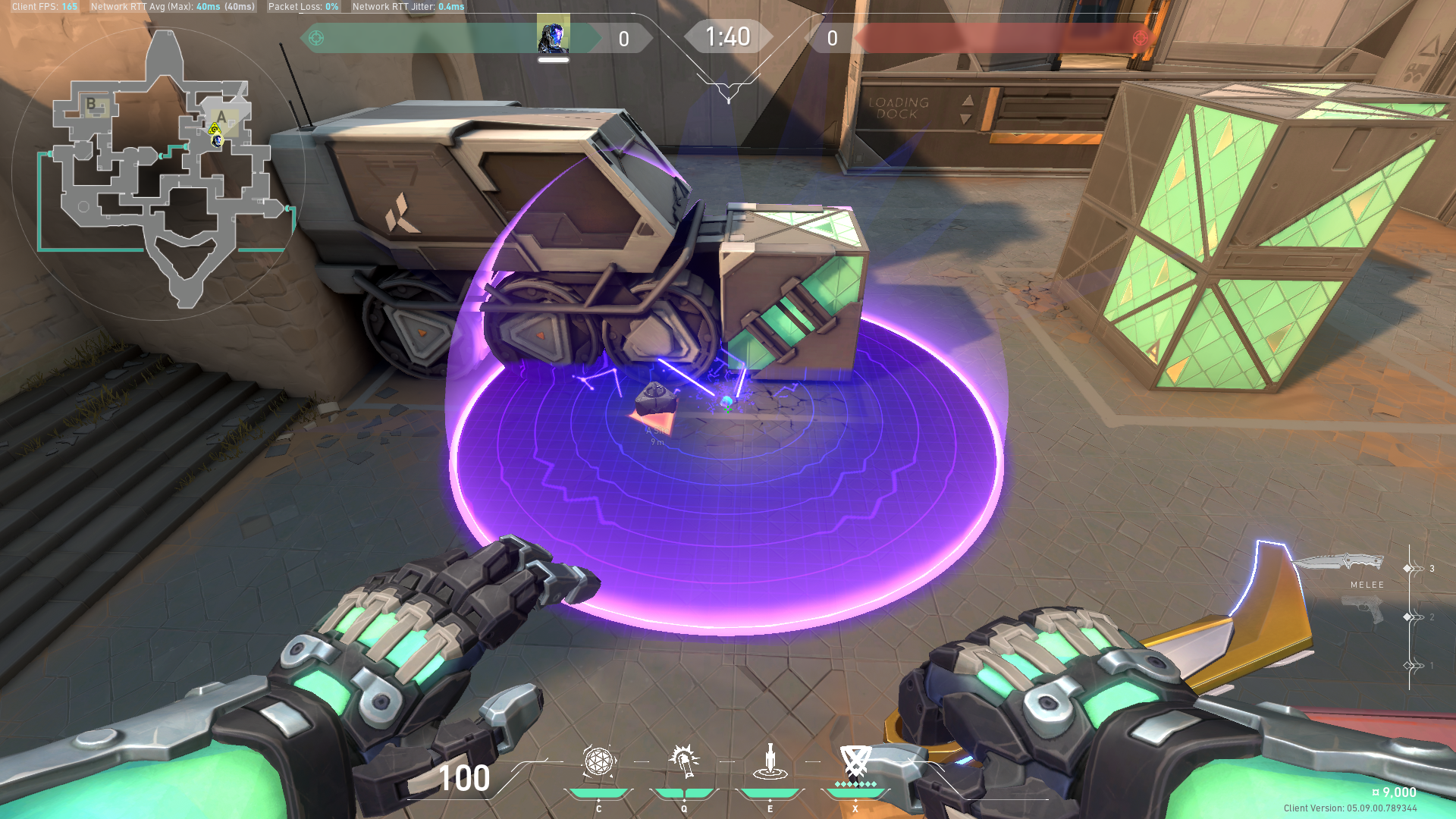Deploy the Turret ability icon
The height and width of the screenshot is (819, 1456).
pyautogui.click(x=770, y=762)
